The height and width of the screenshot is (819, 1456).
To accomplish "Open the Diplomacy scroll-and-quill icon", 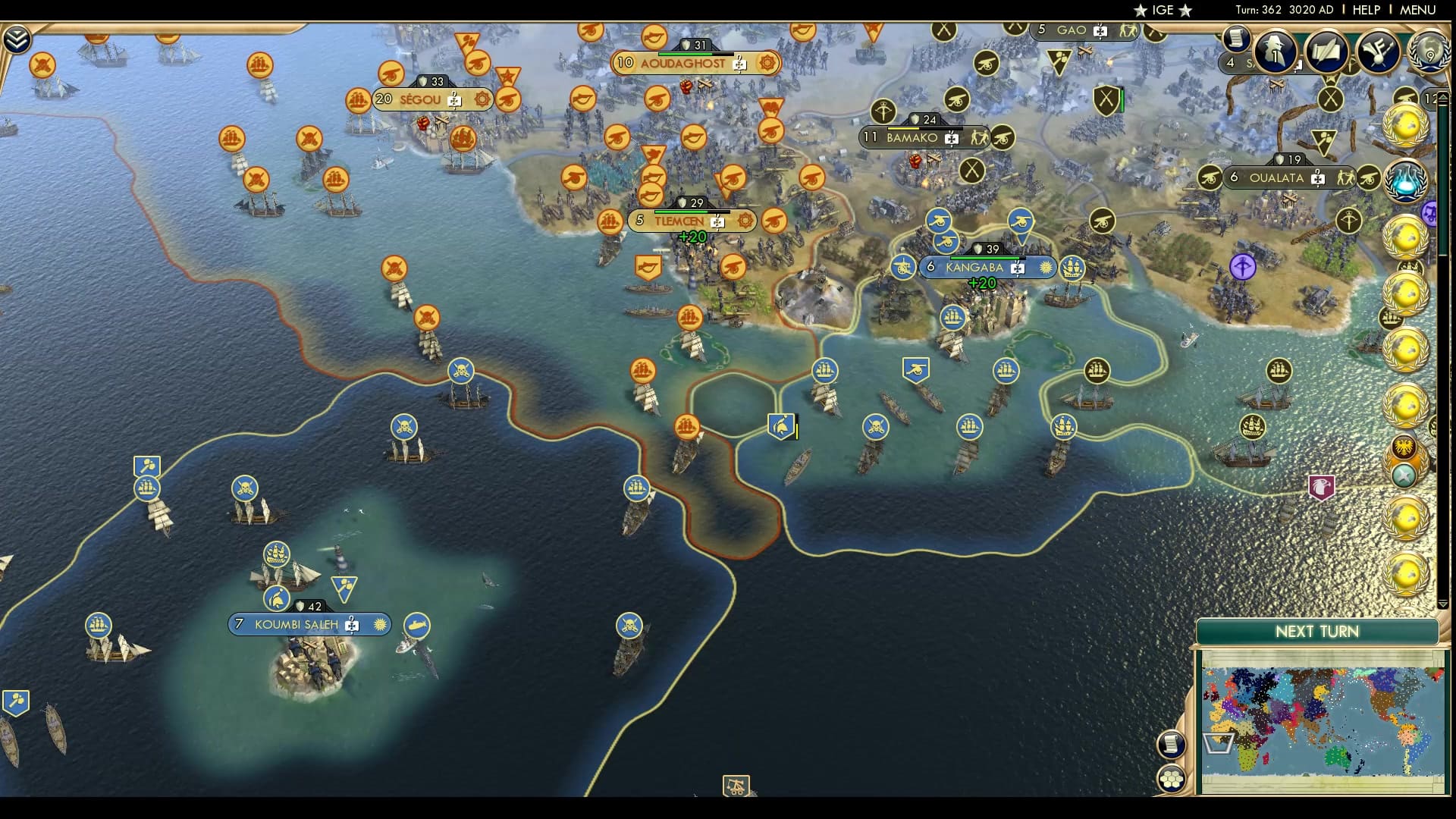I will [1327, 53].
